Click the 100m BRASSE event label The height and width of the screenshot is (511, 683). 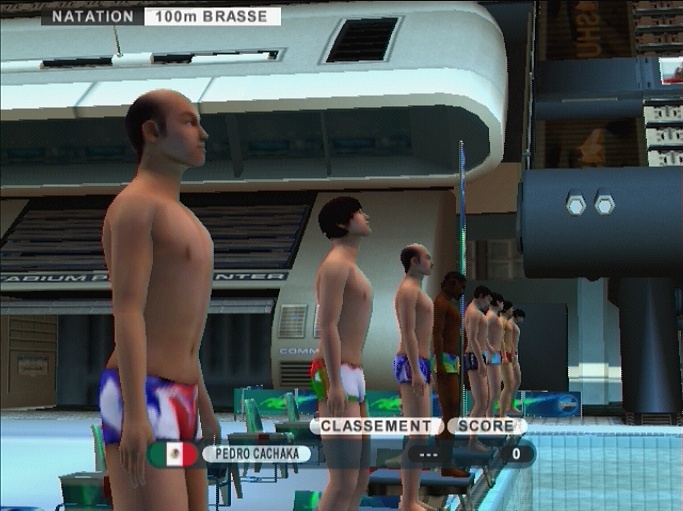pyautogui.click(x=212, y=16)
